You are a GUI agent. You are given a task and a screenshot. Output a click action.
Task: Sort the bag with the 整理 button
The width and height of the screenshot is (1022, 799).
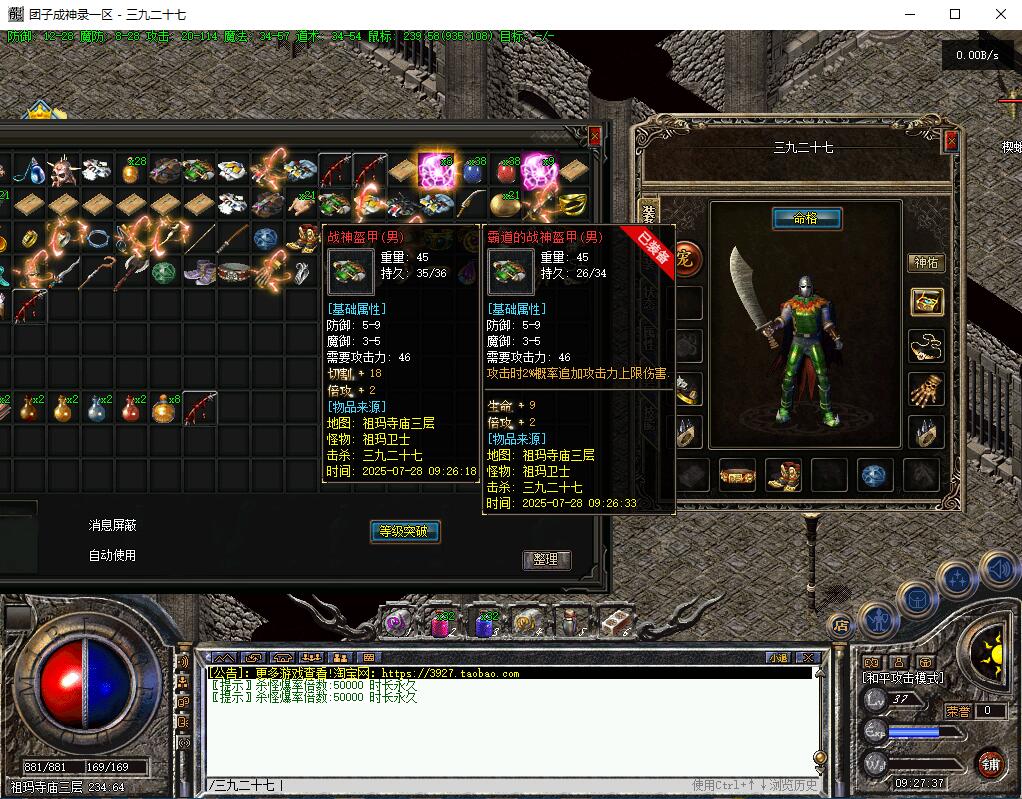point(546,560)
